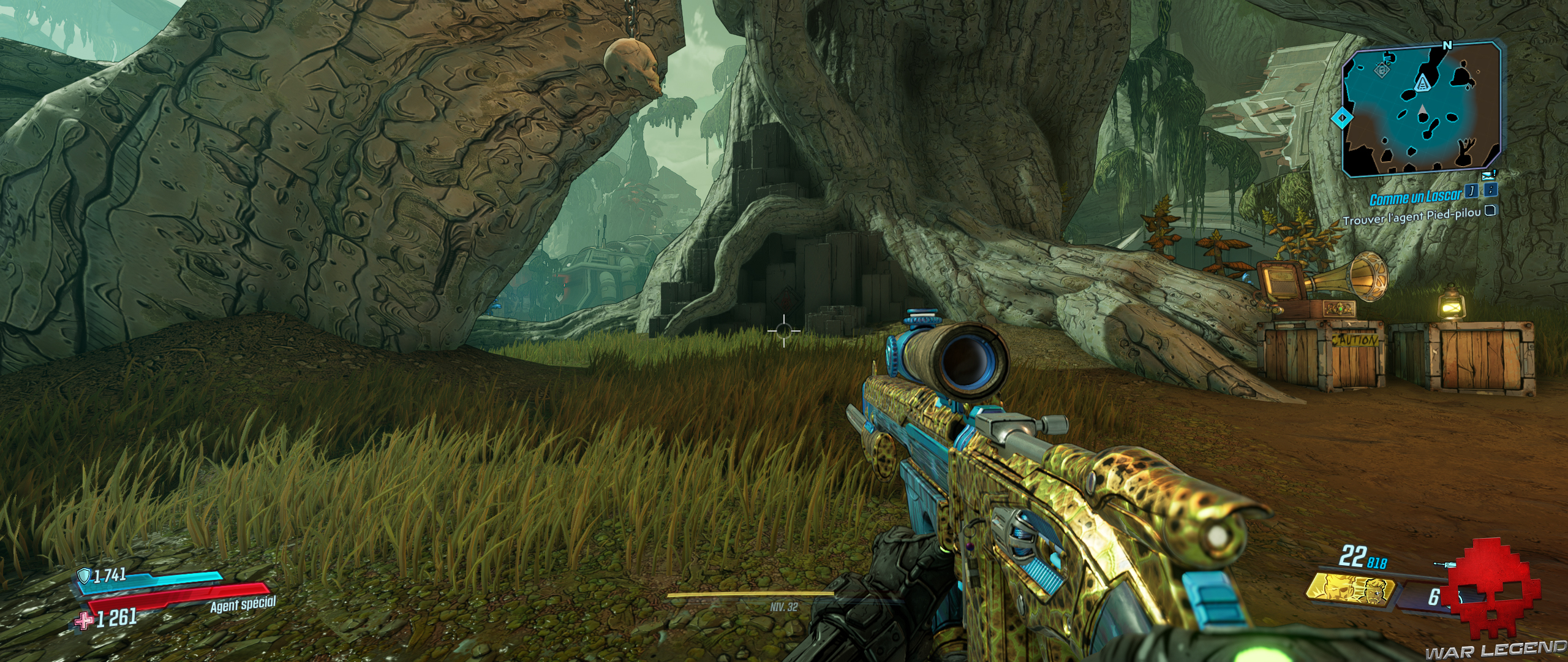Select the Catch-A-Ride triangle icon on the minimap
Screen dimensions: 1568x662
(1422, 83)
